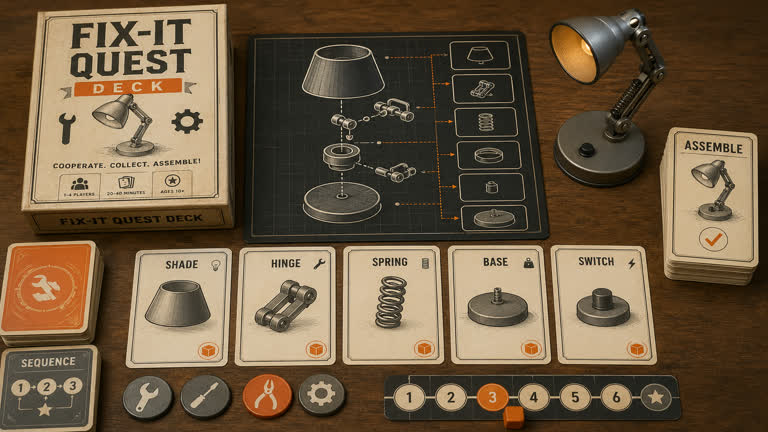
Task: Select the spring slot on the blueprint
Action: pos(485,122)
